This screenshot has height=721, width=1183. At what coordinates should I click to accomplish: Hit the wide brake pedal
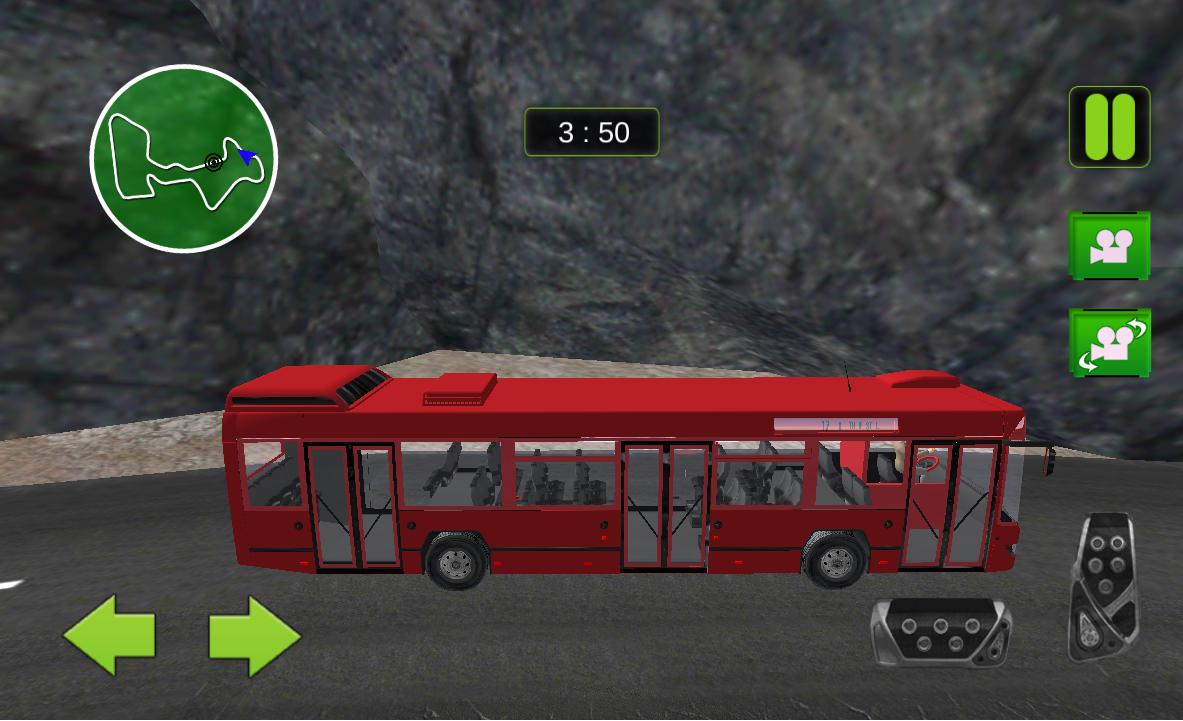(940, 631)
